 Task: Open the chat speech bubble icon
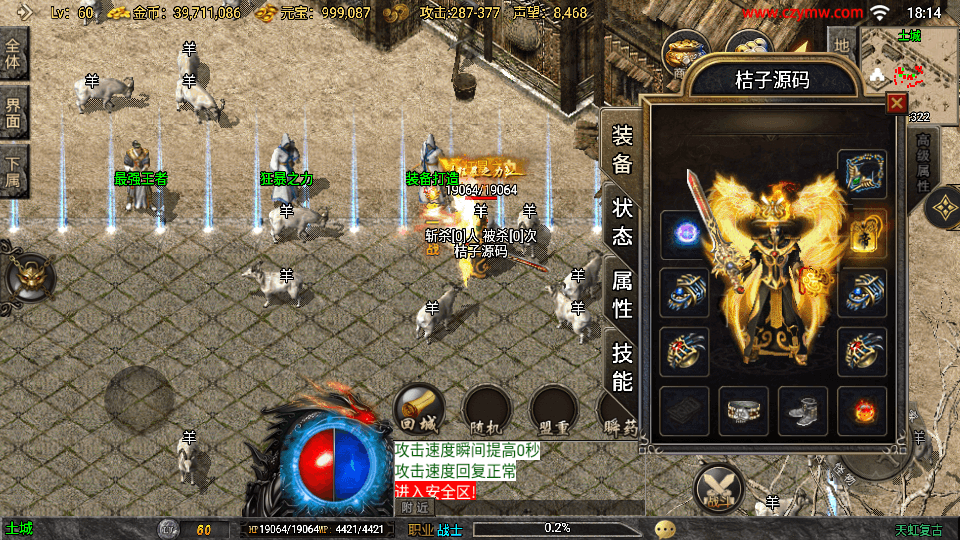point(665,528)
